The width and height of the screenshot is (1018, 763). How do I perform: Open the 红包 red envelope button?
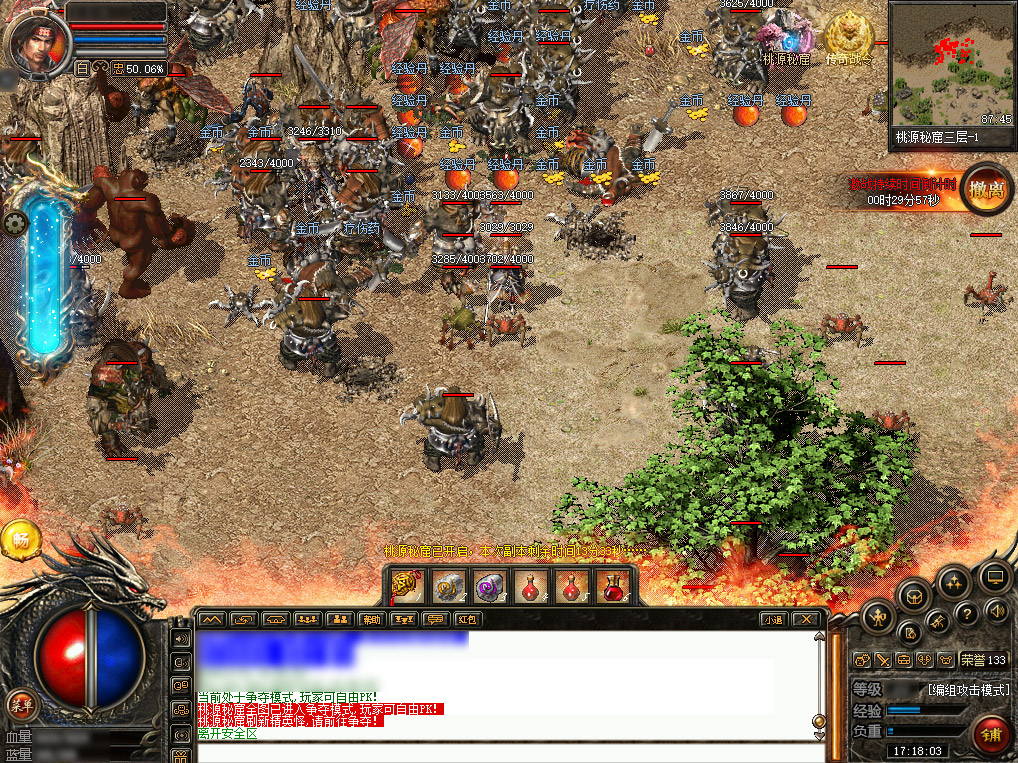click(466, 619)
